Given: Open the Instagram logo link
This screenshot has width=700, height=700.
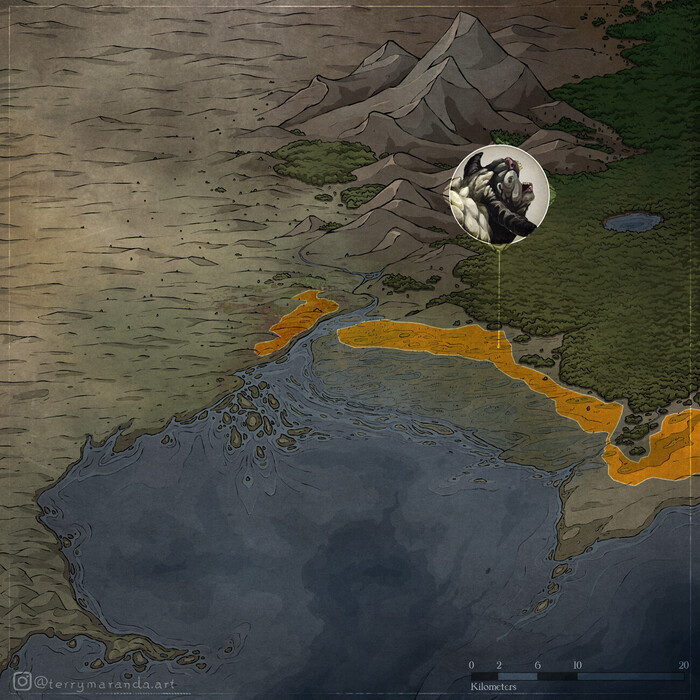Looking at the screenshot, I should [23, 681].
